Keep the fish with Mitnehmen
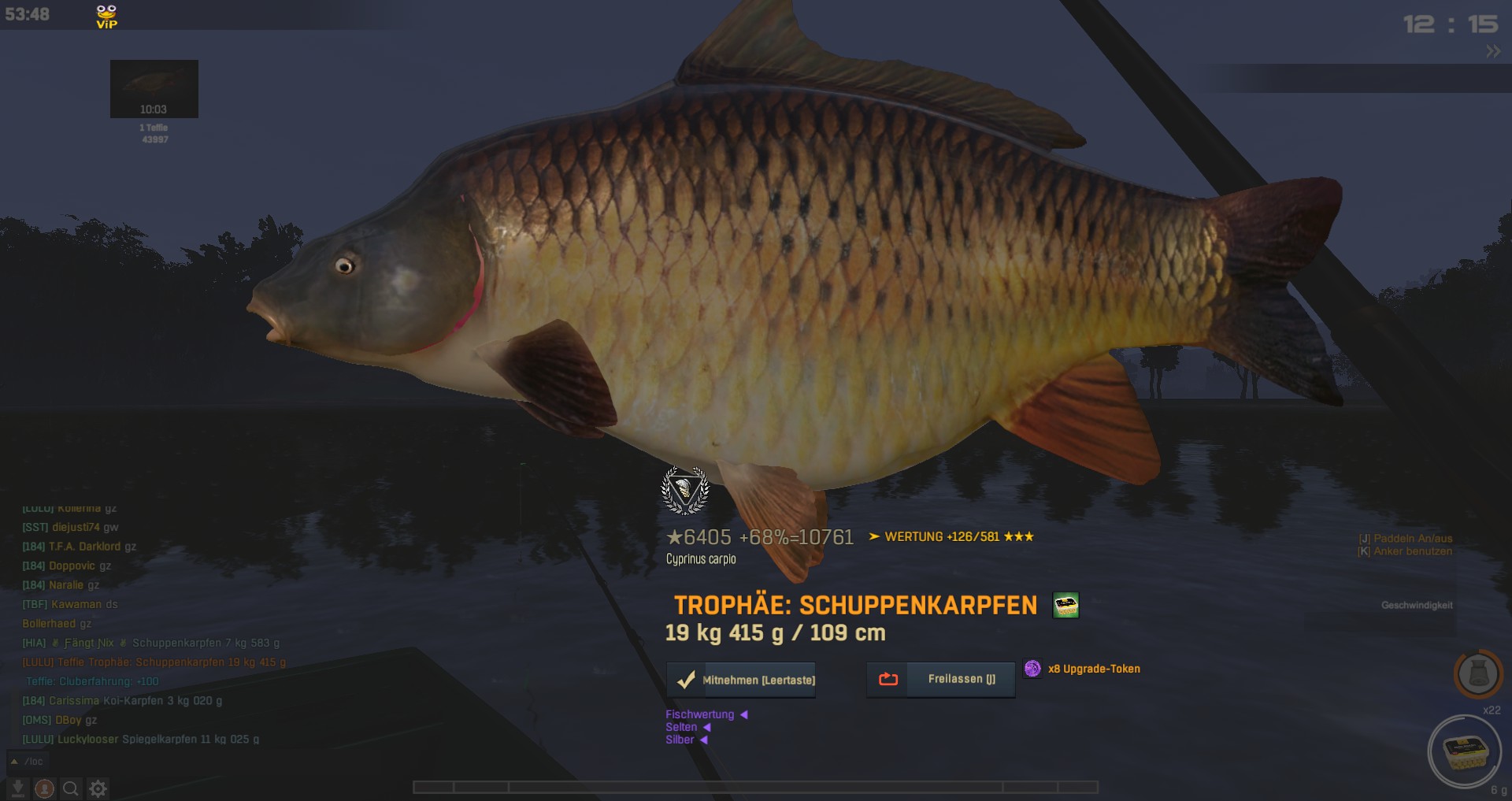Screen dimensions: 1512x801 pos(741,680)
